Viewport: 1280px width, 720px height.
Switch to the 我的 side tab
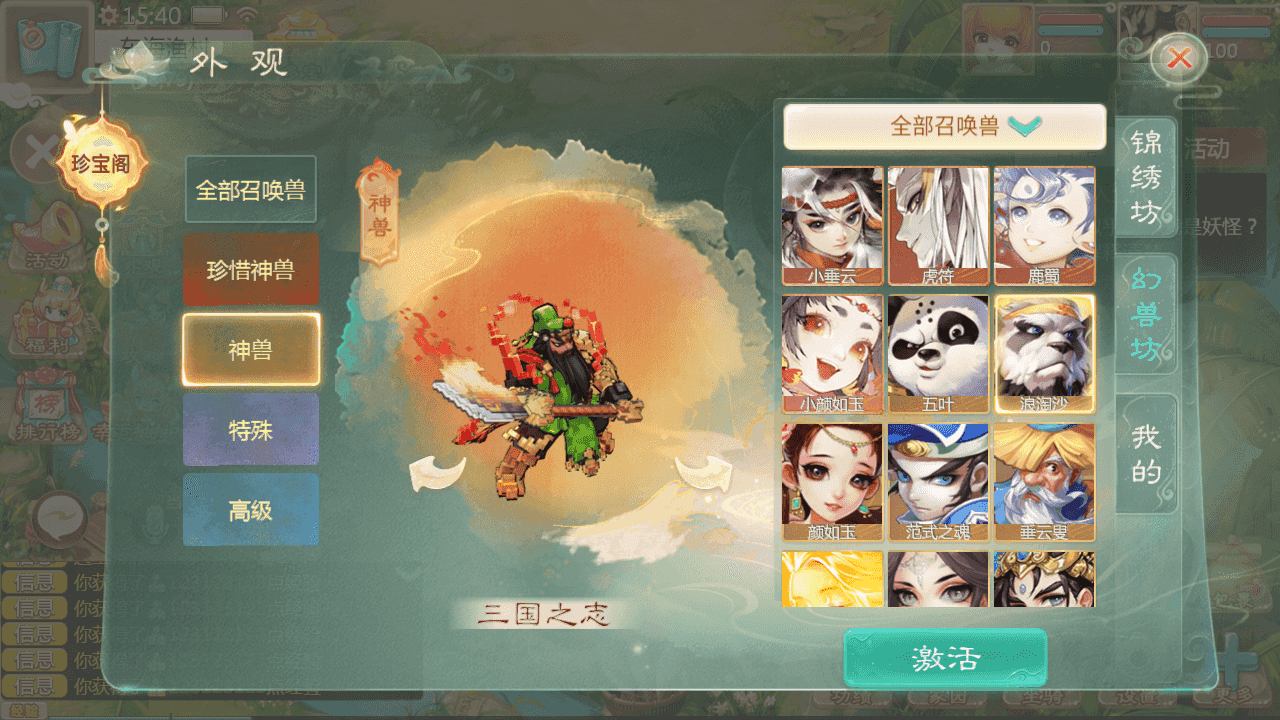(1146, 452)
